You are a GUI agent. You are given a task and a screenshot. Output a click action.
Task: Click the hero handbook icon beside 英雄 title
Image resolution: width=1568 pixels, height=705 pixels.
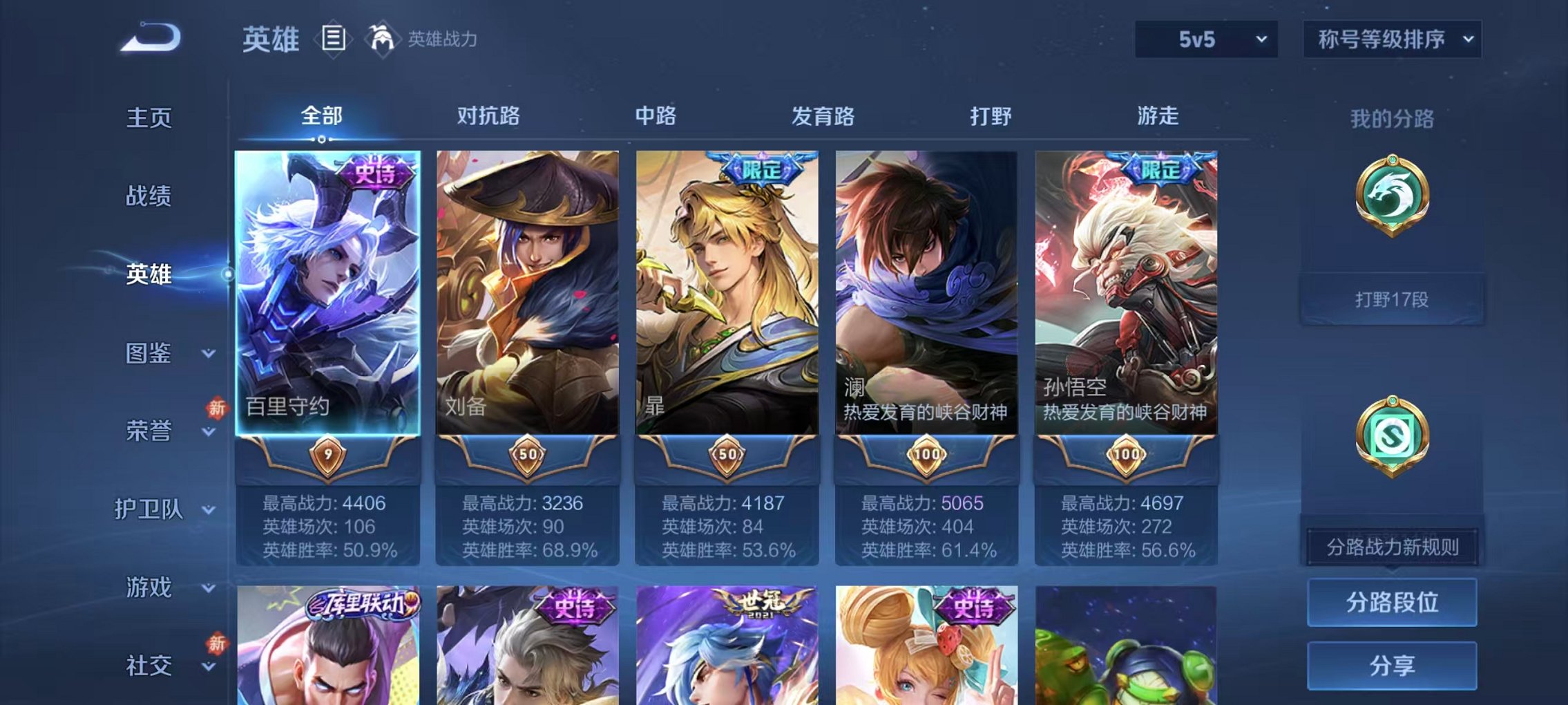tap(334, 39)
